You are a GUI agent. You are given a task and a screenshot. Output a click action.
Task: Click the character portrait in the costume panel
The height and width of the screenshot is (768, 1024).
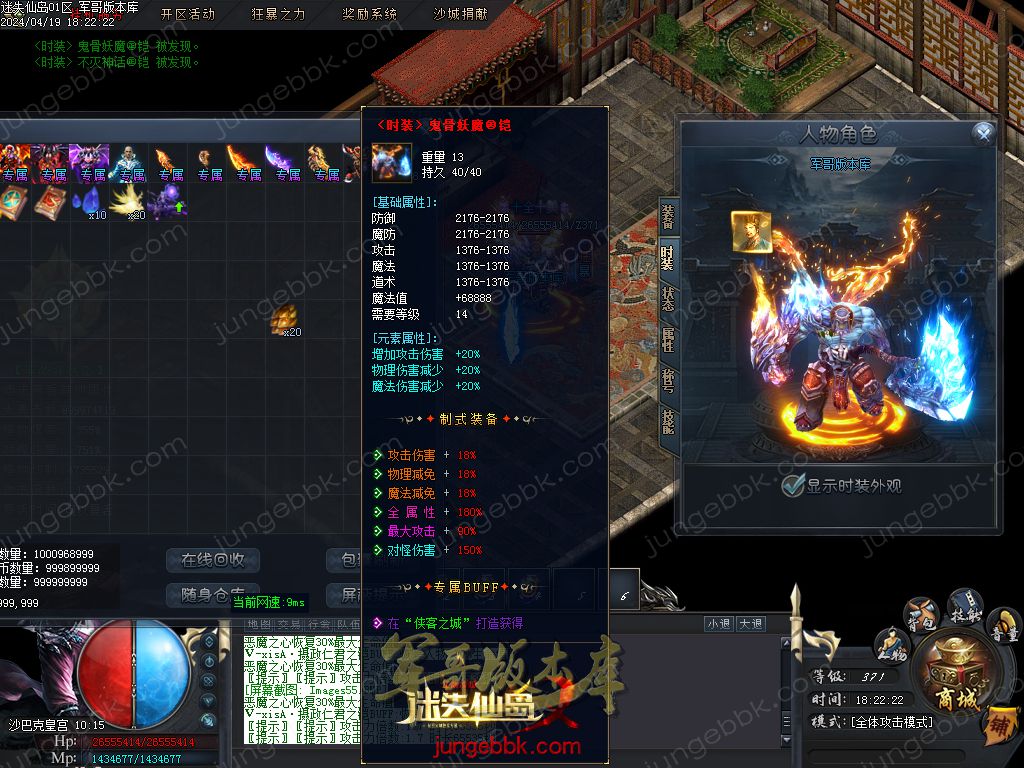[750, 232]
